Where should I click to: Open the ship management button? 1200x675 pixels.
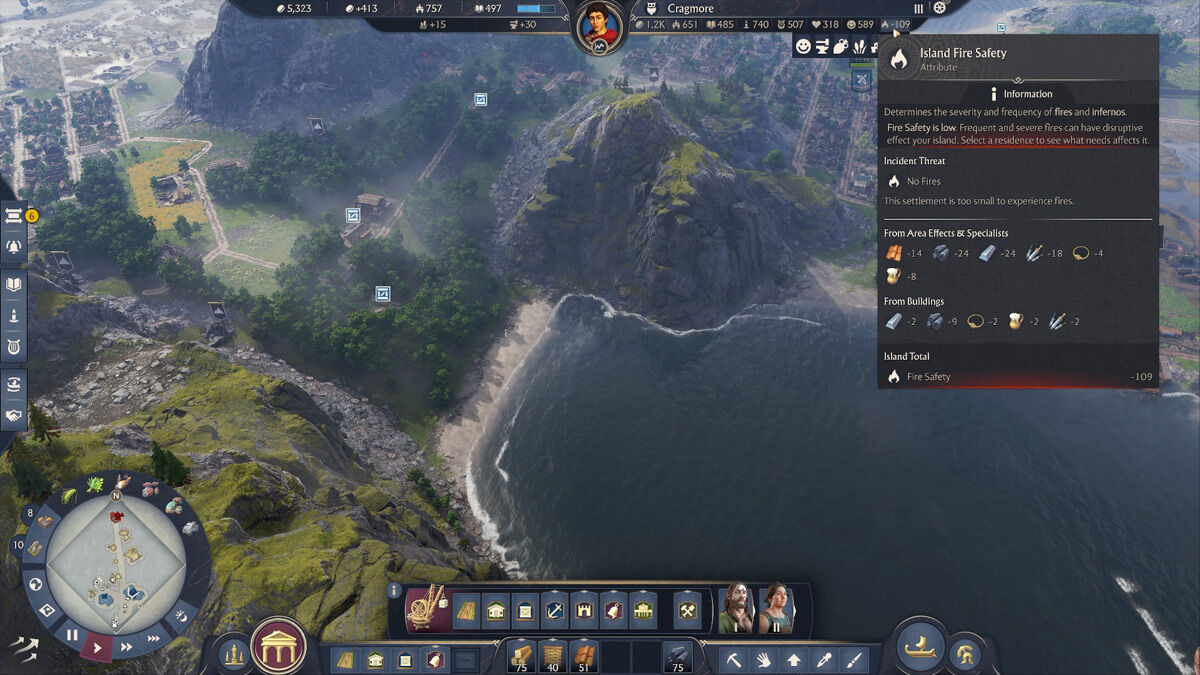pos(920,647)
